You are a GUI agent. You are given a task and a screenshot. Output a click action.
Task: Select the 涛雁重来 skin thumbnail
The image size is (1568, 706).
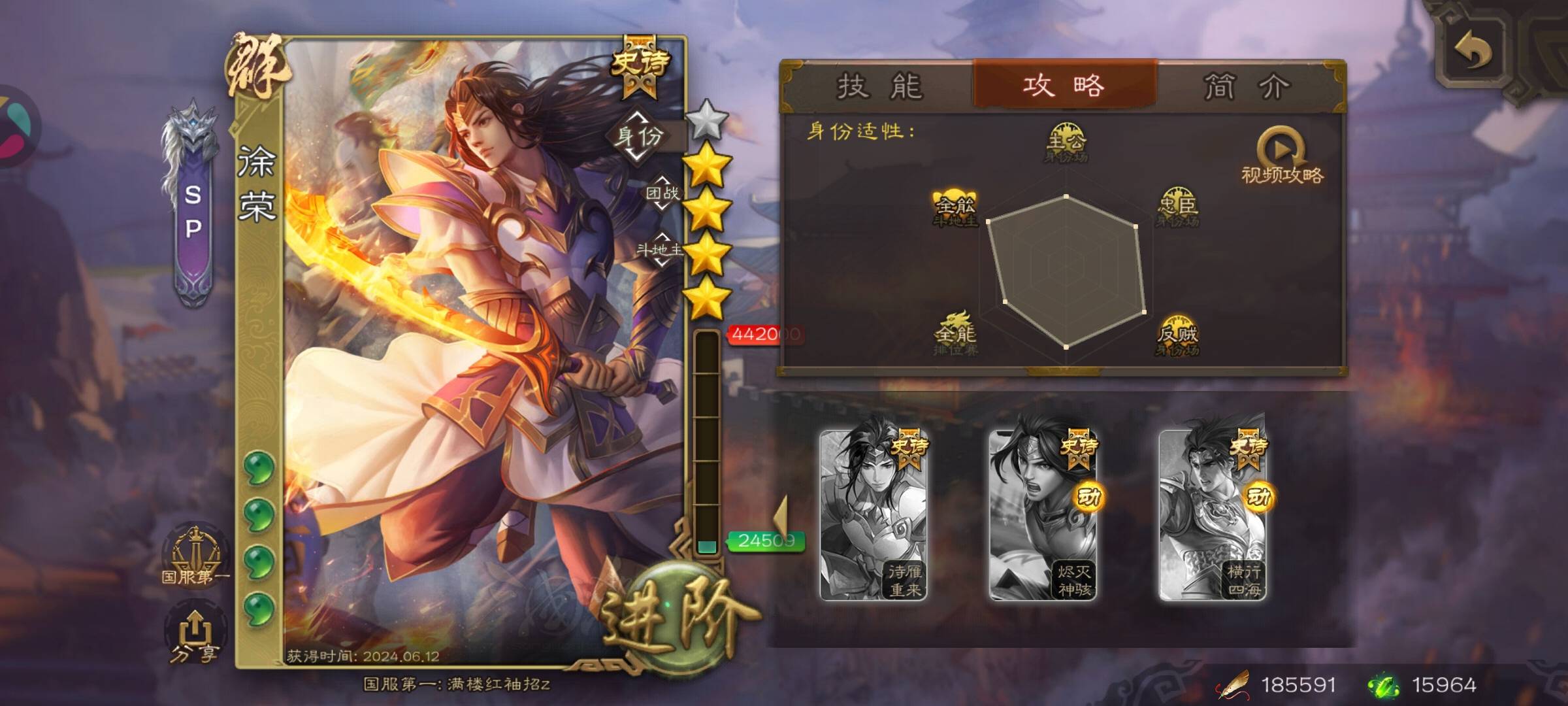(874, 515)
